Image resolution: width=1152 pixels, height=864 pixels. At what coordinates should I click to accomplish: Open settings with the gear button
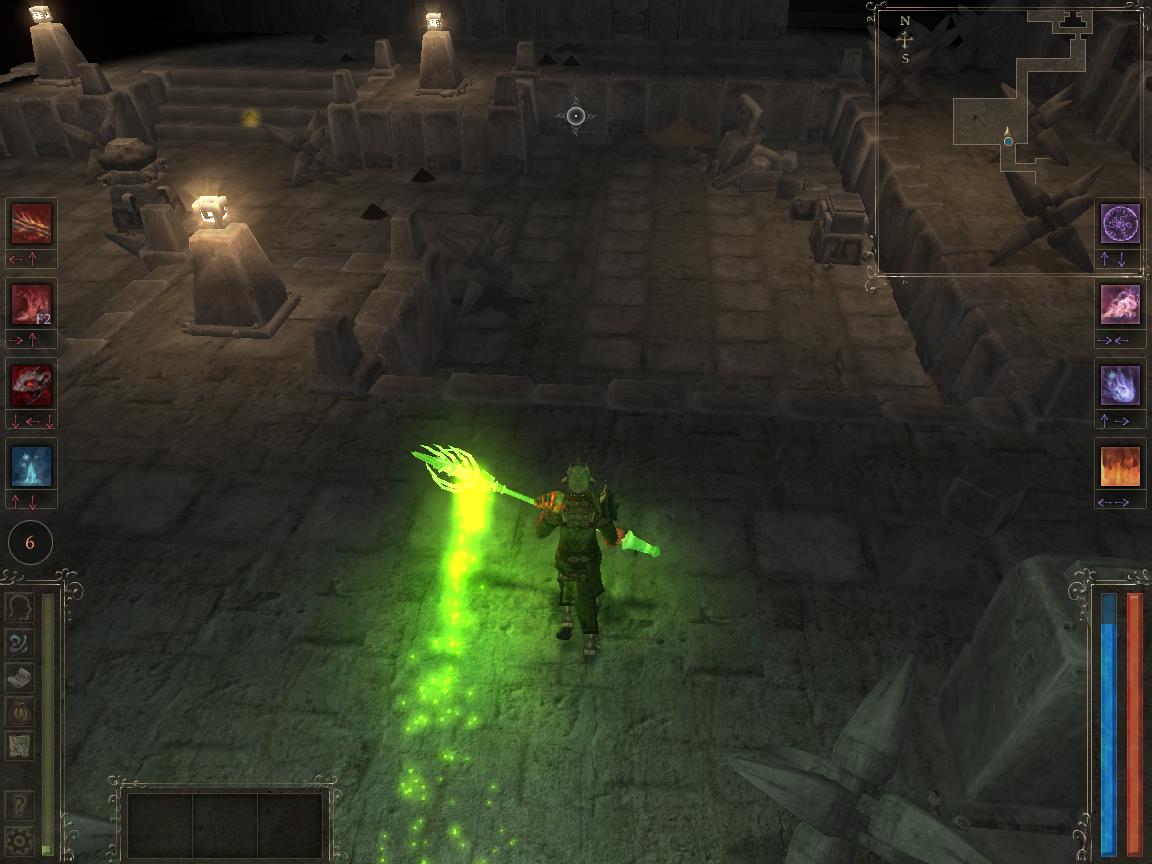coord(20,839)
